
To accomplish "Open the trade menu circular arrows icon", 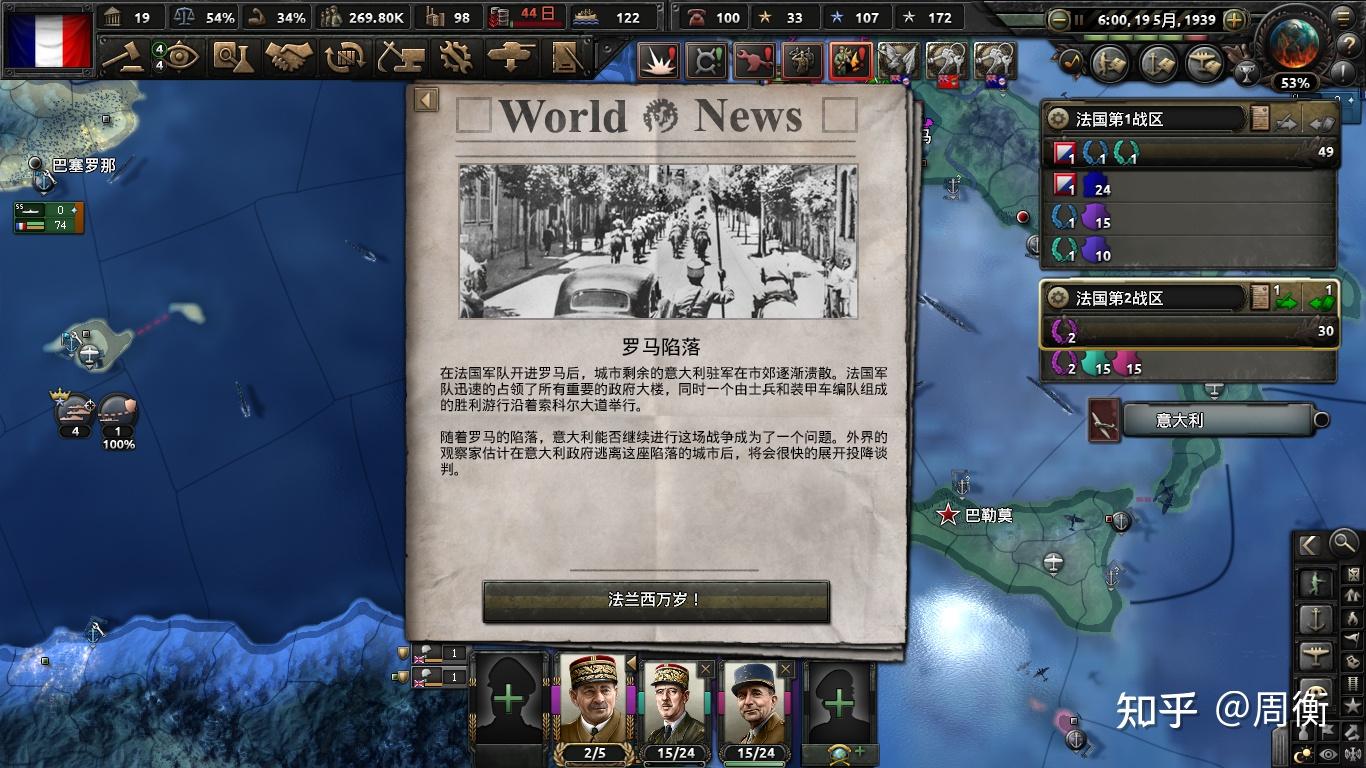I will tap(345, 60).
